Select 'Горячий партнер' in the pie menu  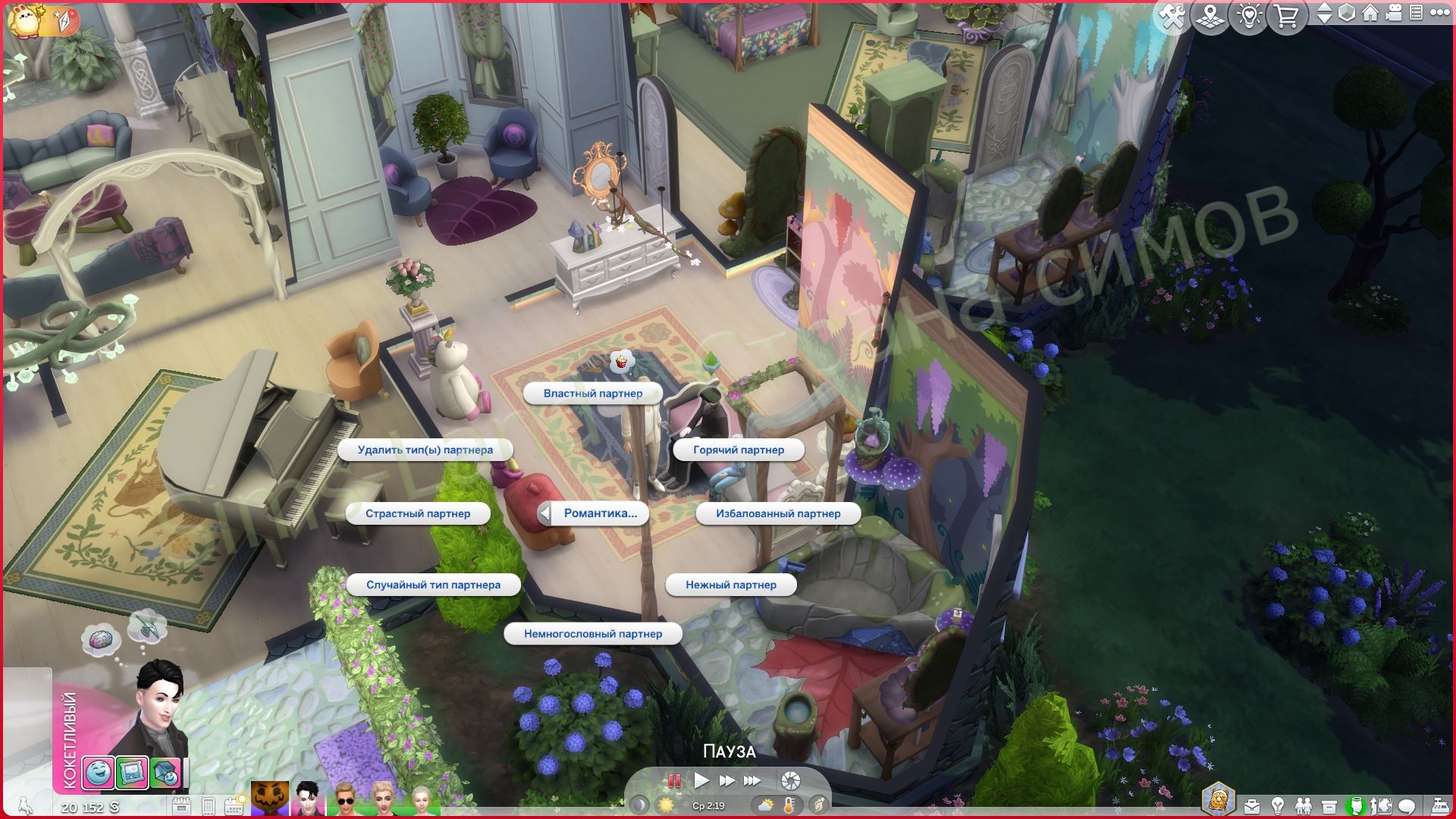738,450
